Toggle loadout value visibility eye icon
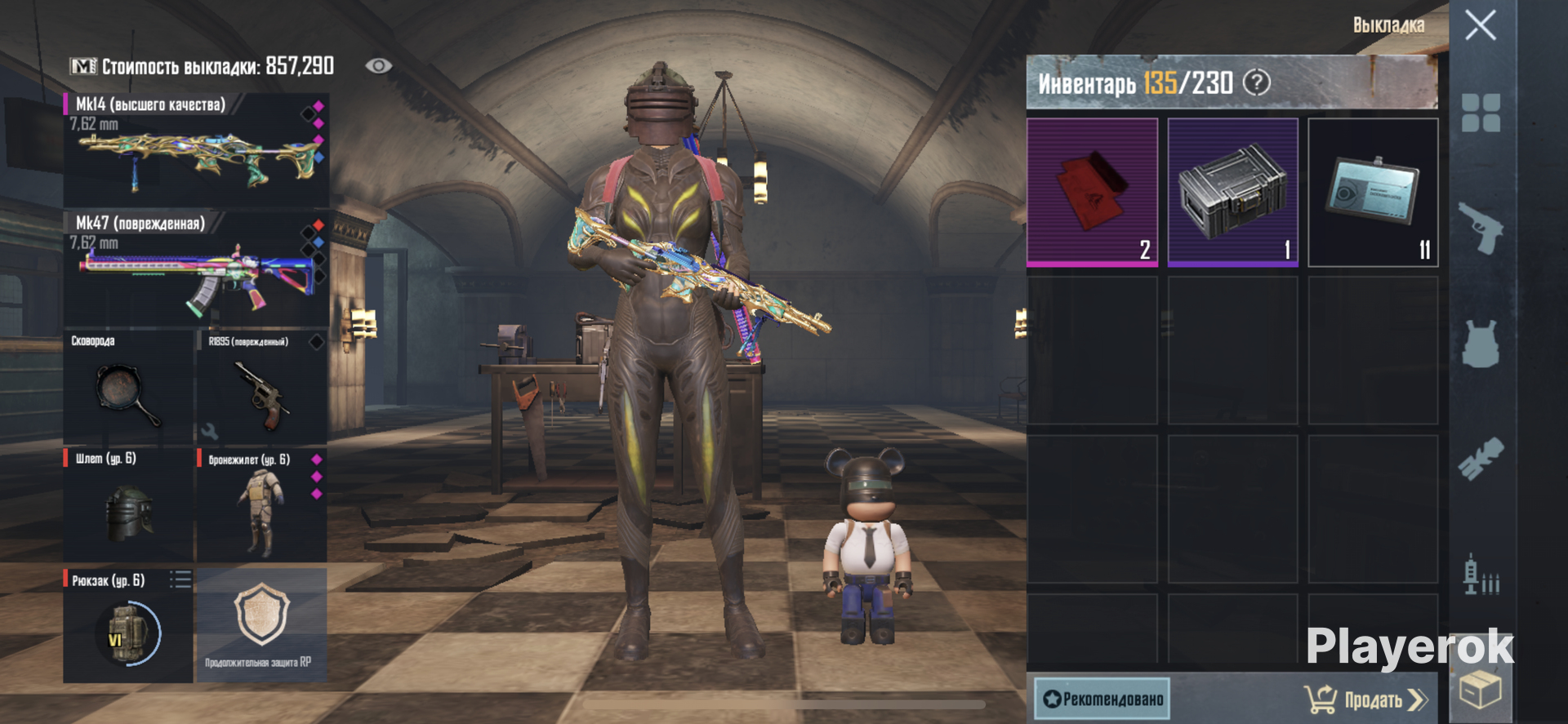Screen dimensions: 1568x724 [x=378, y=66]
